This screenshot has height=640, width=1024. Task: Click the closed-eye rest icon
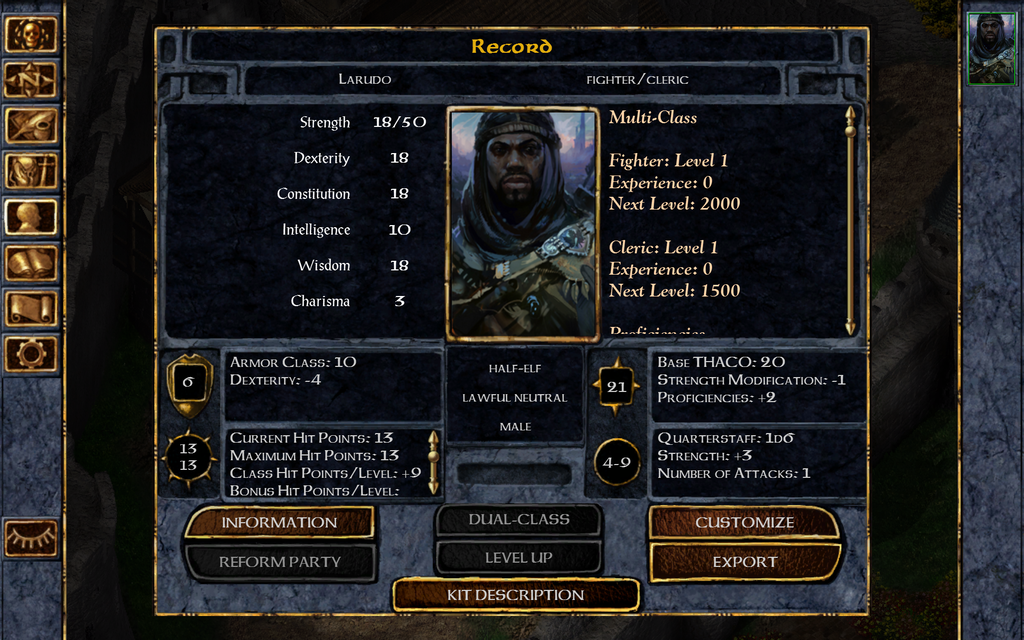click(31, 538)
